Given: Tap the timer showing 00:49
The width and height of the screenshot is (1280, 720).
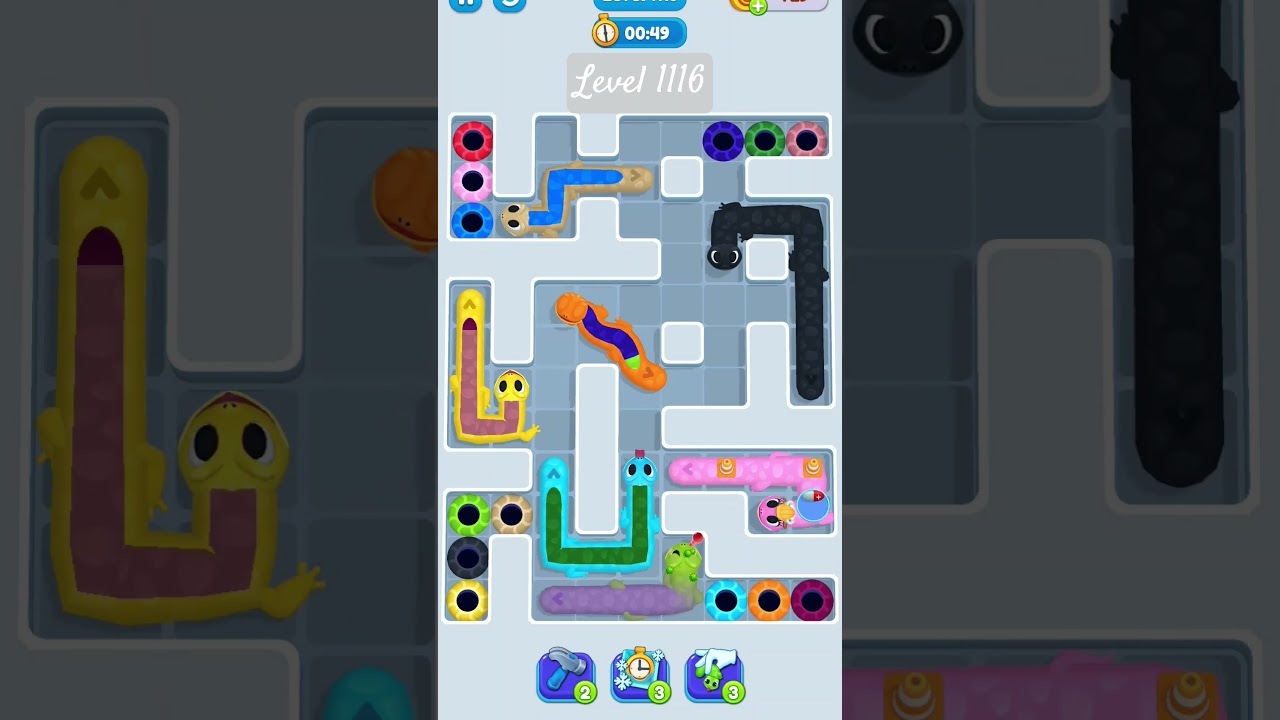Looking at the screenshot, I should [x=648, y=32].
